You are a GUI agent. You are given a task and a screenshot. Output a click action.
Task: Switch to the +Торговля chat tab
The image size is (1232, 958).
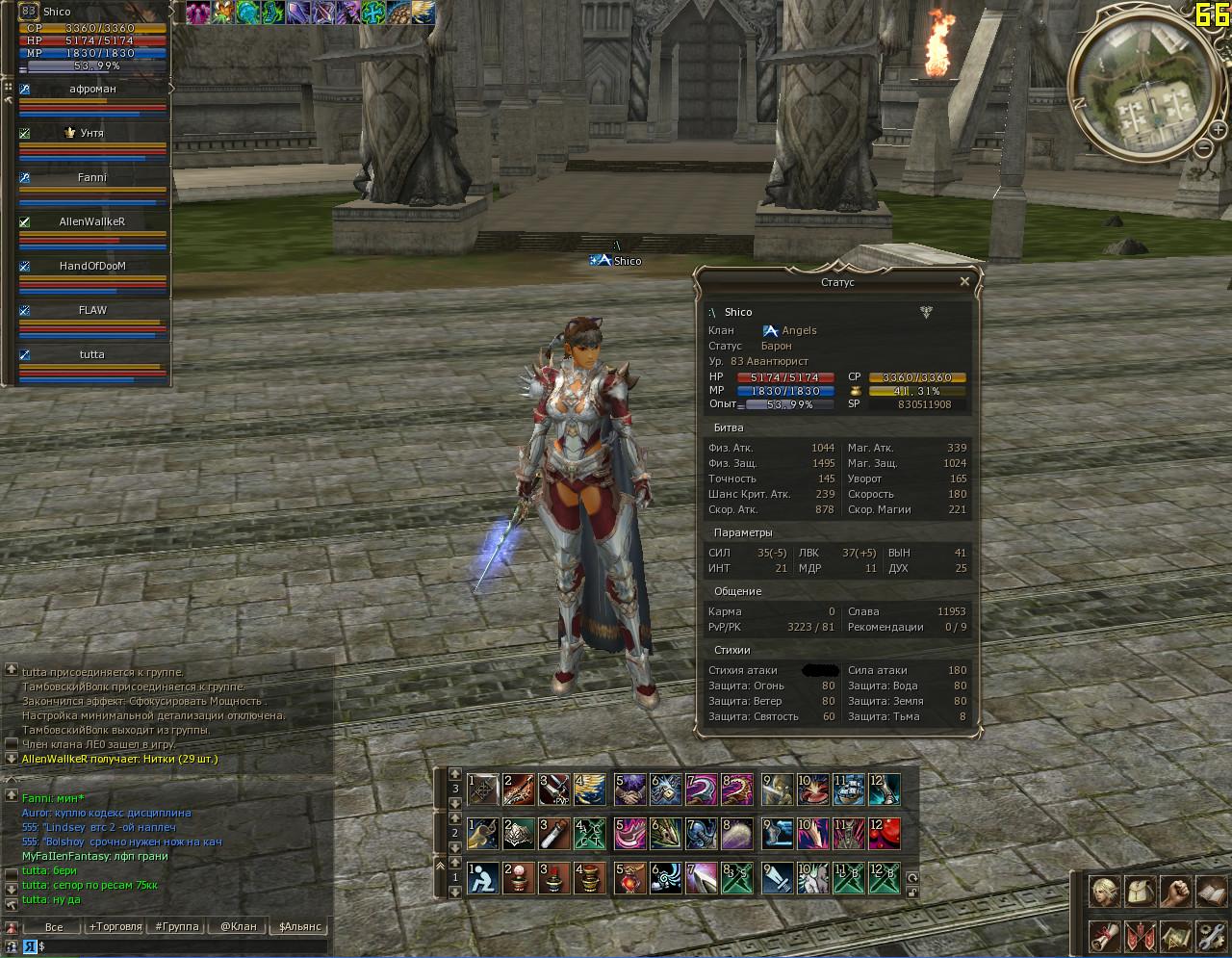click(x=115, y=926)
